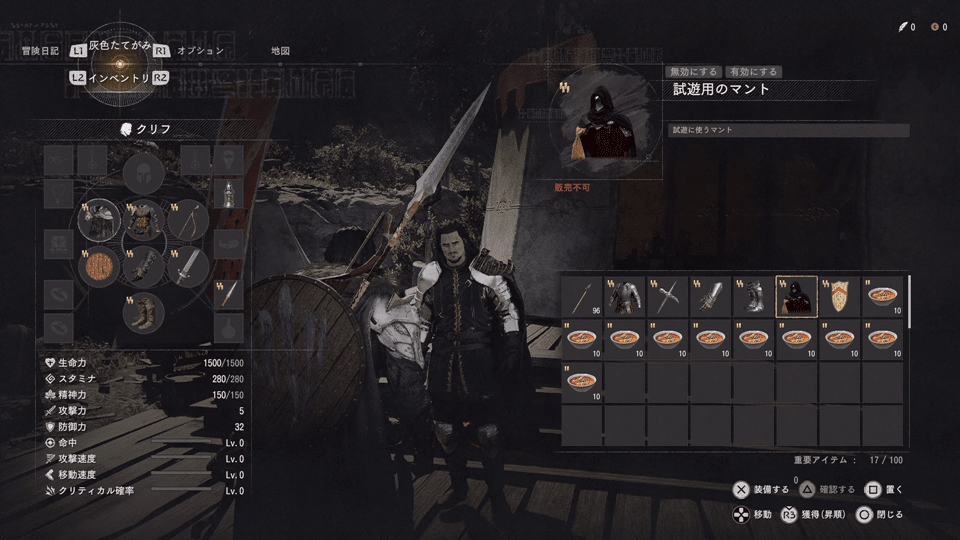Switch to the オプション tab
The width and height of the screenshot is (960, 540).
click(x=200, y=50)
